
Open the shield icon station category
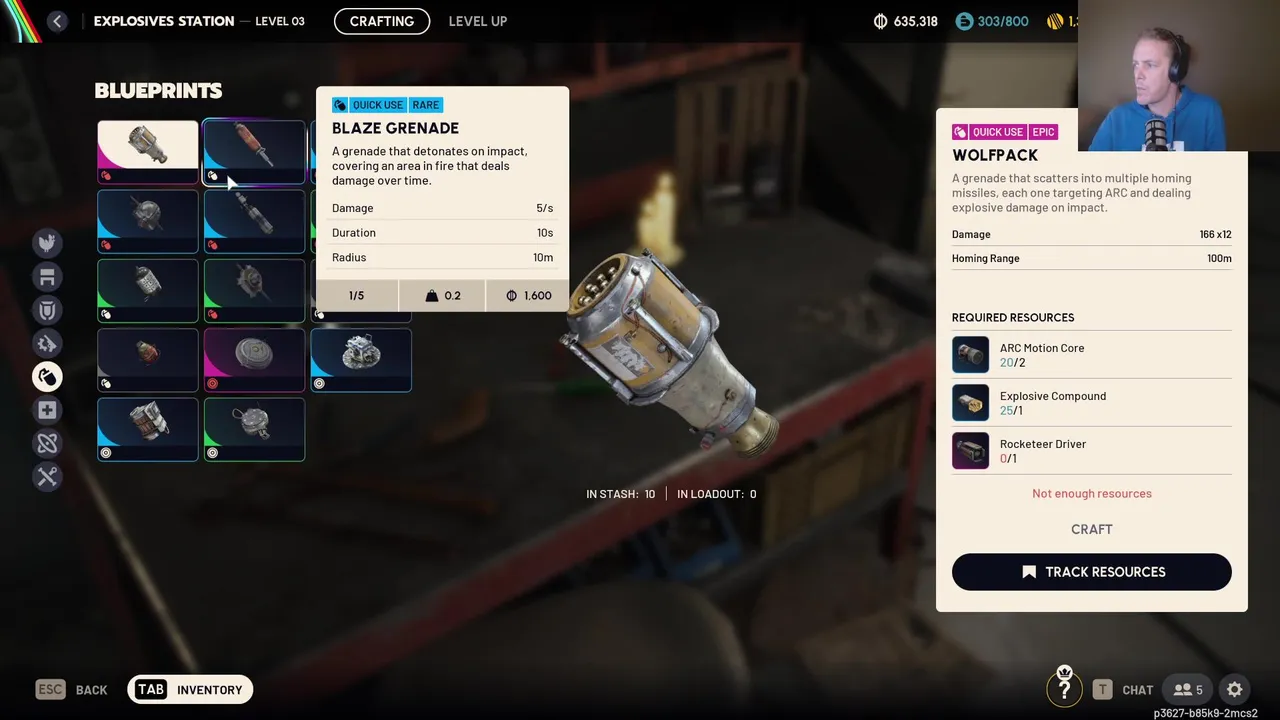[47, 310]
